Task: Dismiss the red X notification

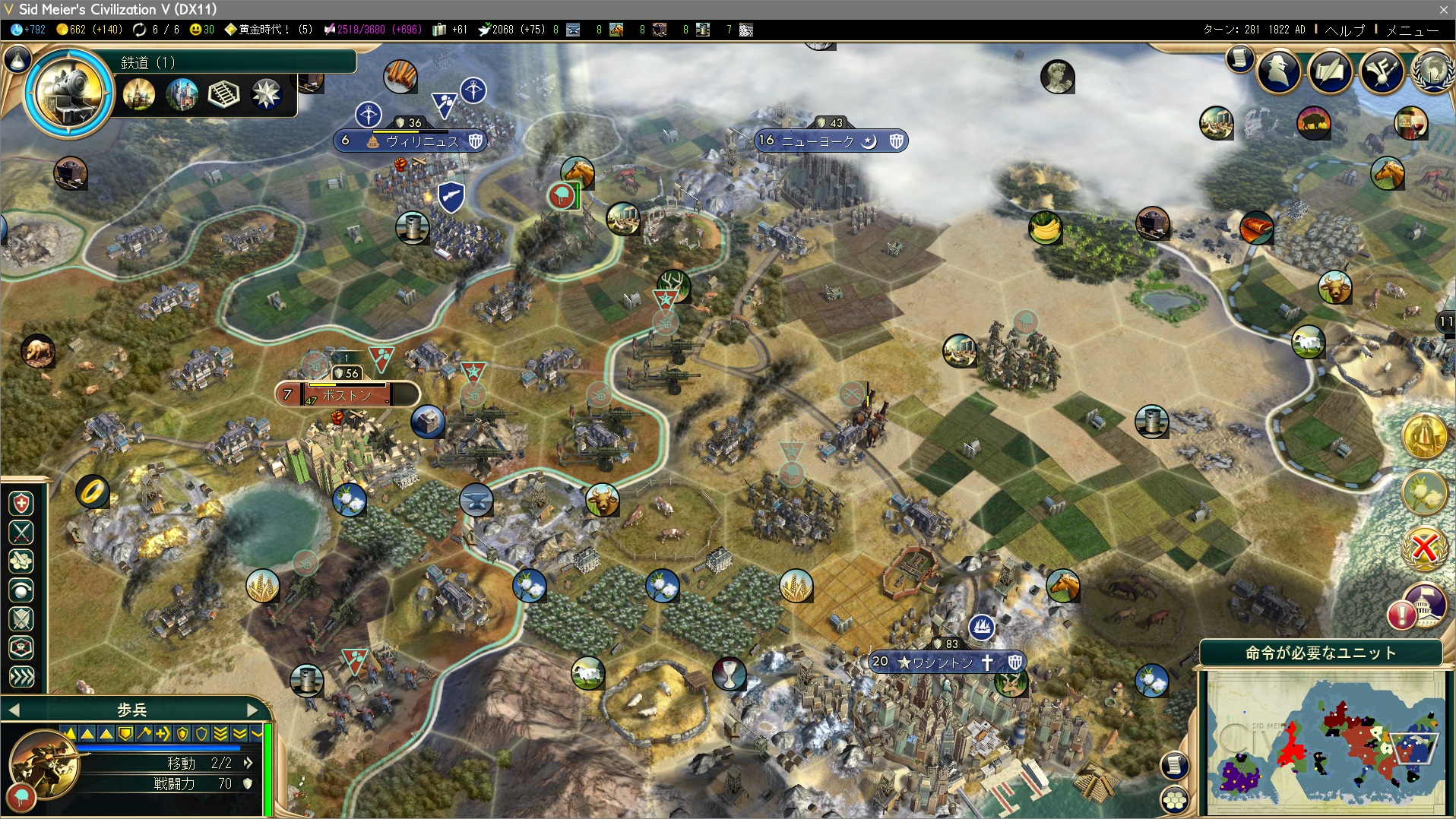Action: [x=1424, y=547]
